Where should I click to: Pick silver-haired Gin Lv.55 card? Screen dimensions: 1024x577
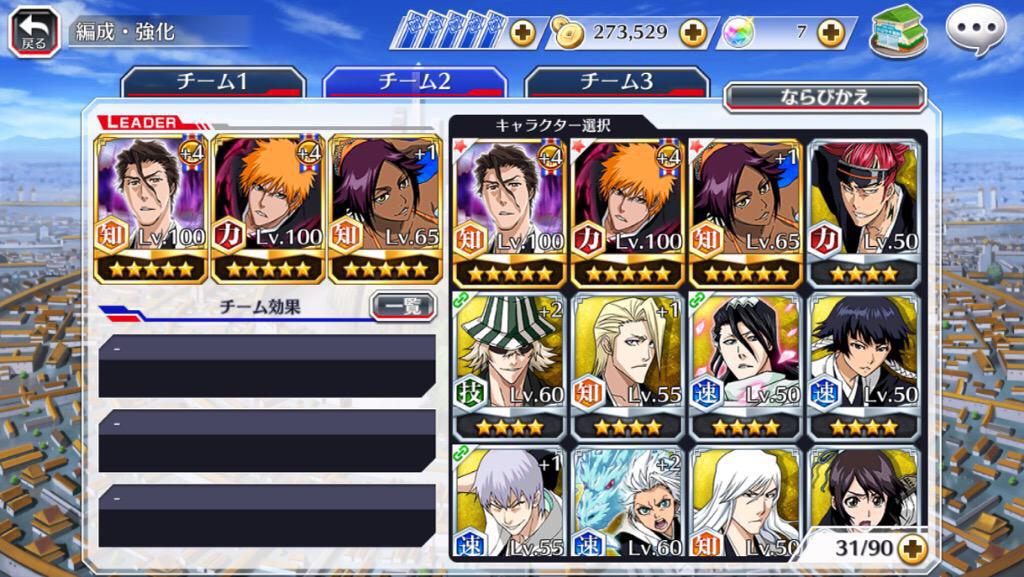pyautogui.click(x=509, y=503)
